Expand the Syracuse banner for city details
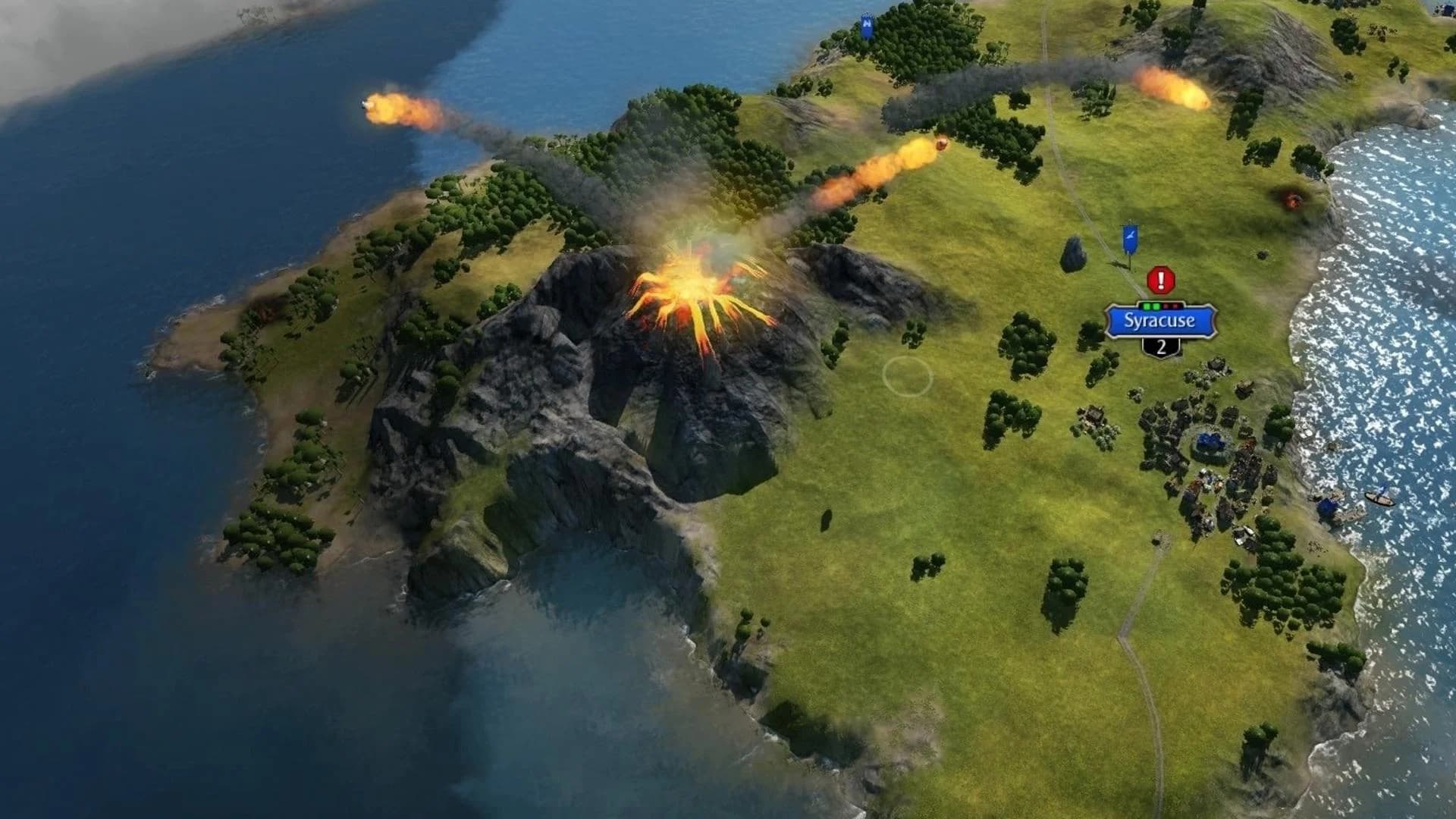 click(x=1160, y=322)
